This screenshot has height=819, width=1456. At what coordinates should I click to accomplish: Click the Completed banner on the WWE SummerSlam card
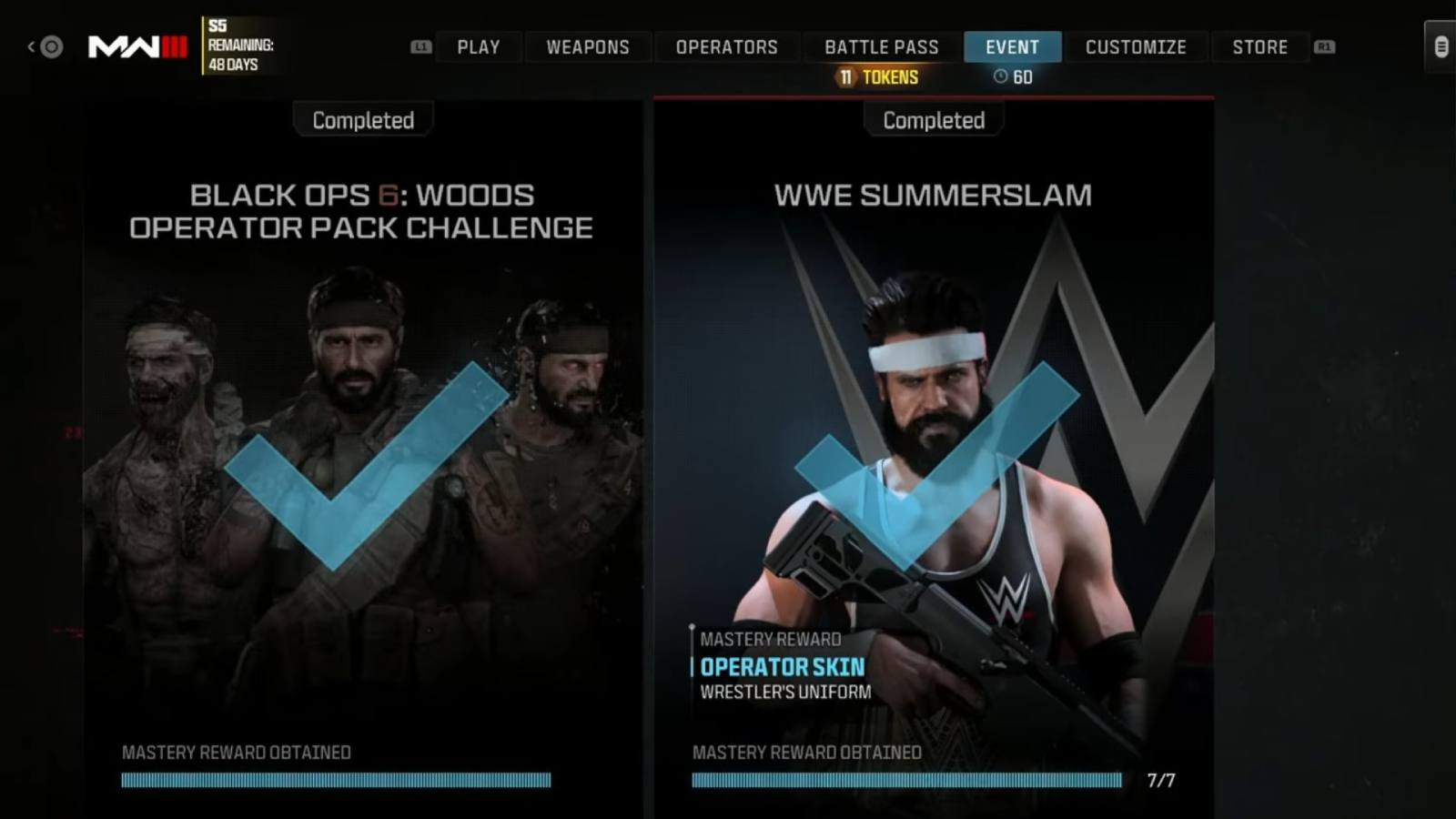point(933,119)
